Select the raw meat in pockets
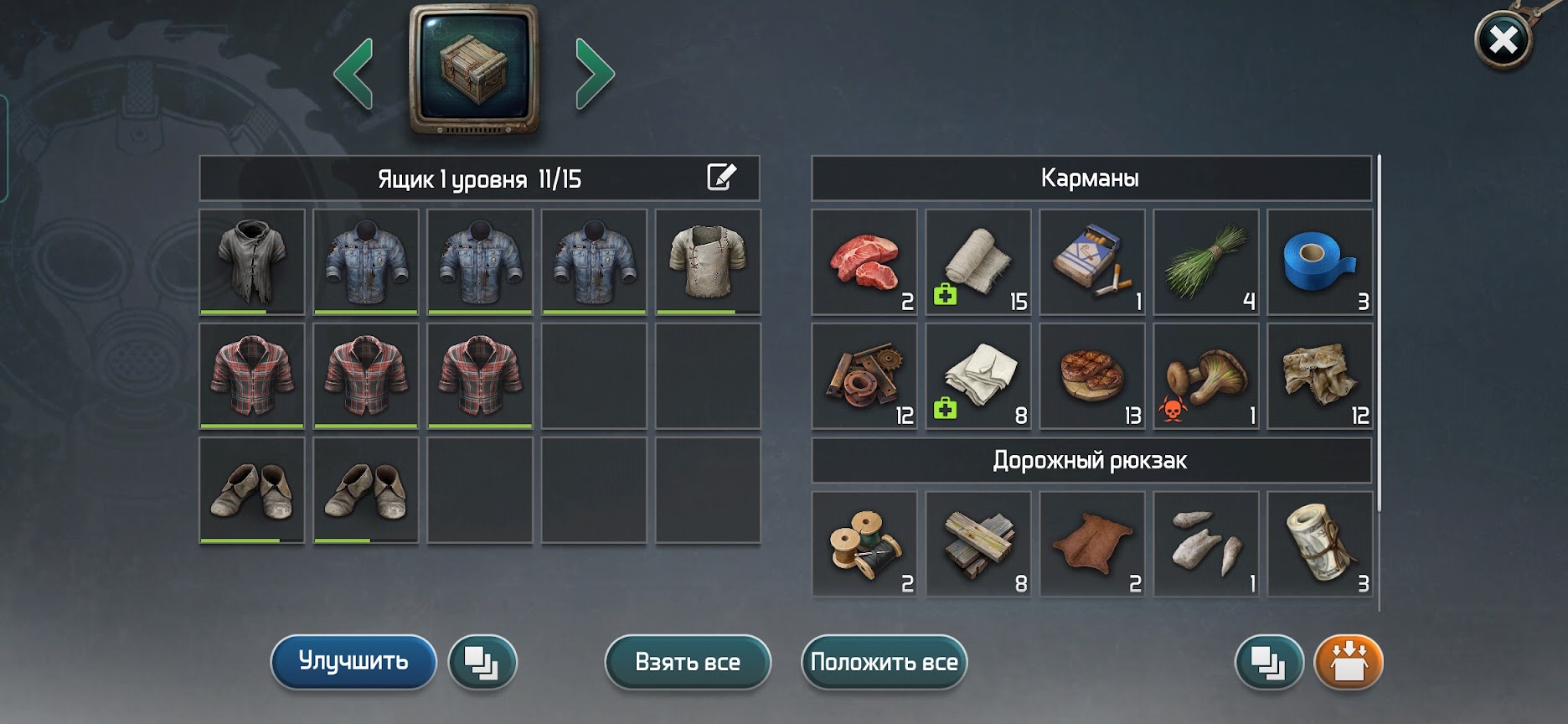The height and width of the screenshot is (724, 1568). [864, 262]
